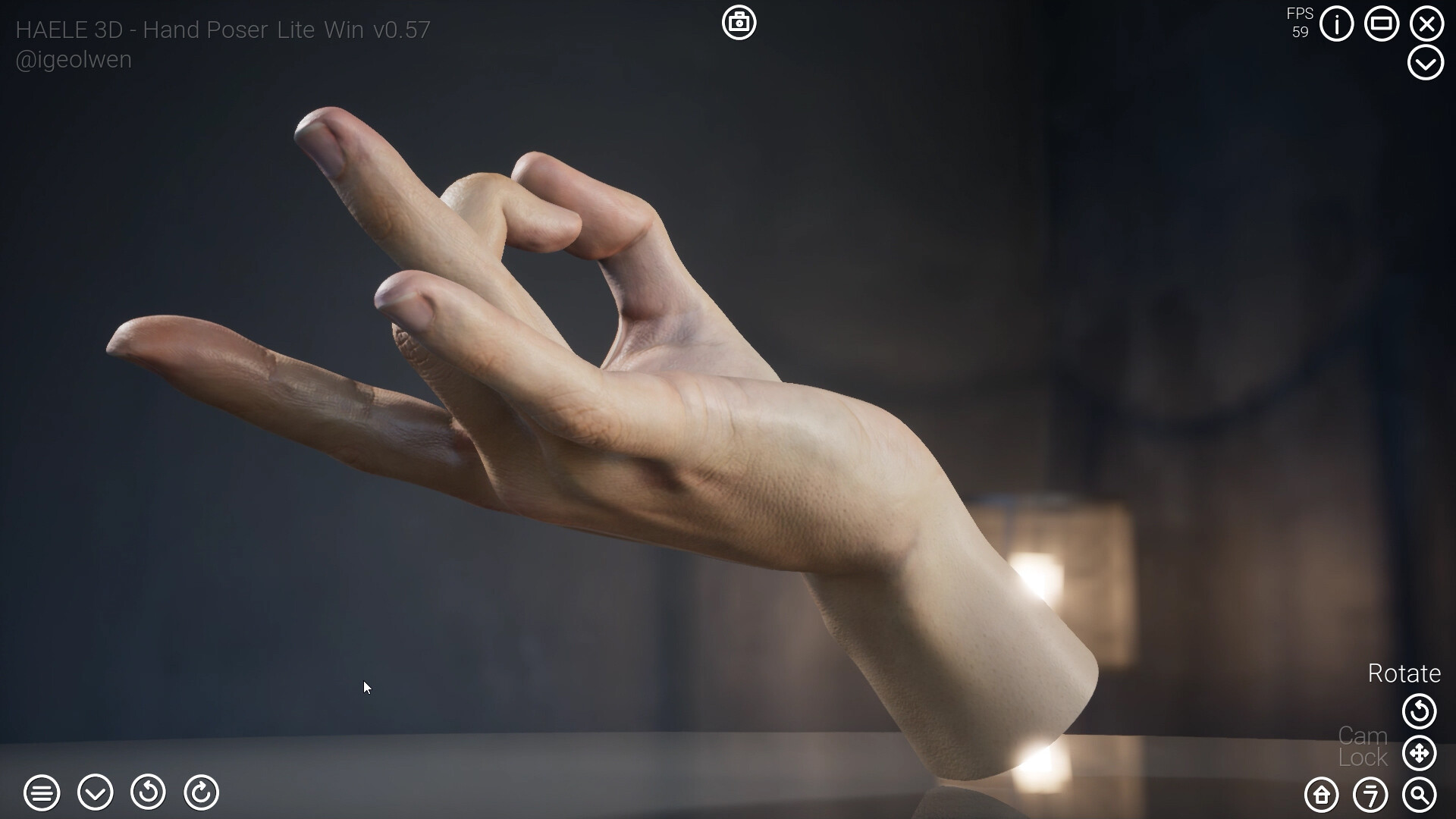Select the pan/move camera tool
The image size is (1456, 819).
pos(1420,753)
